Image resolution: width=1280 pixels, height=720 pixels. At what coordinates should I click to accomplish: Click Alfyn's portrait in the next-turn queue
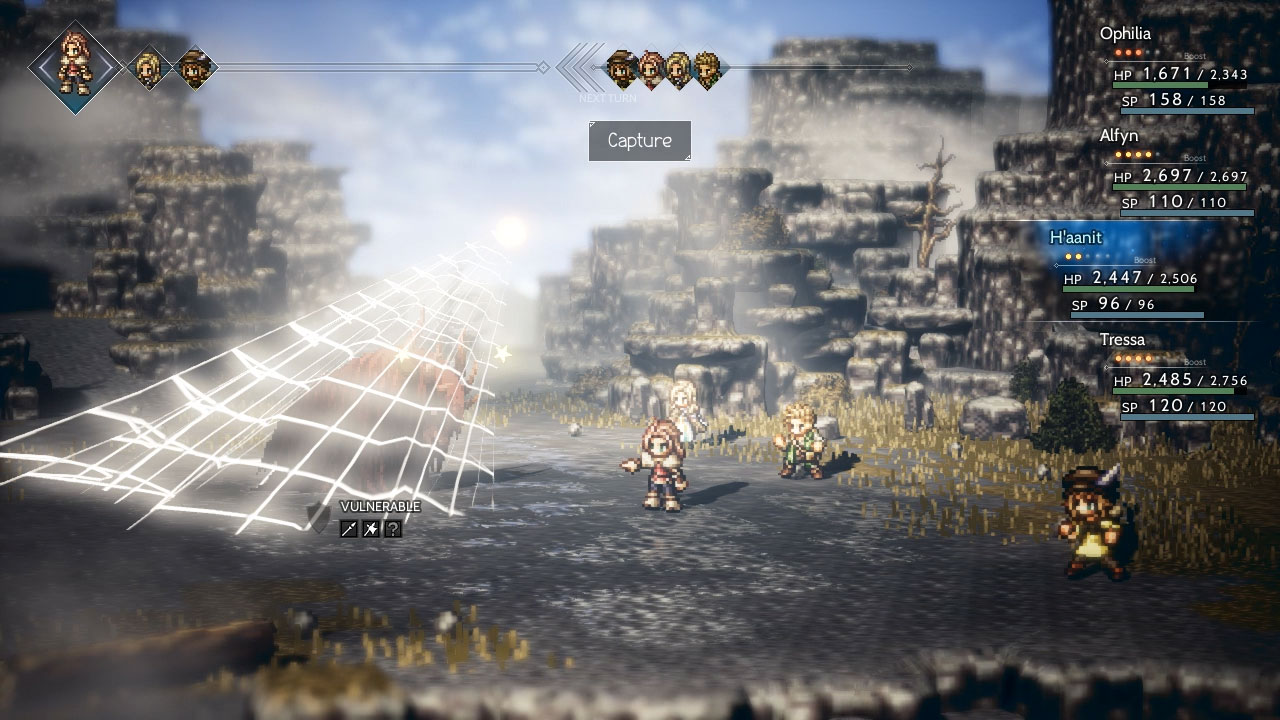pyautogui.click(x=707, y=68)
